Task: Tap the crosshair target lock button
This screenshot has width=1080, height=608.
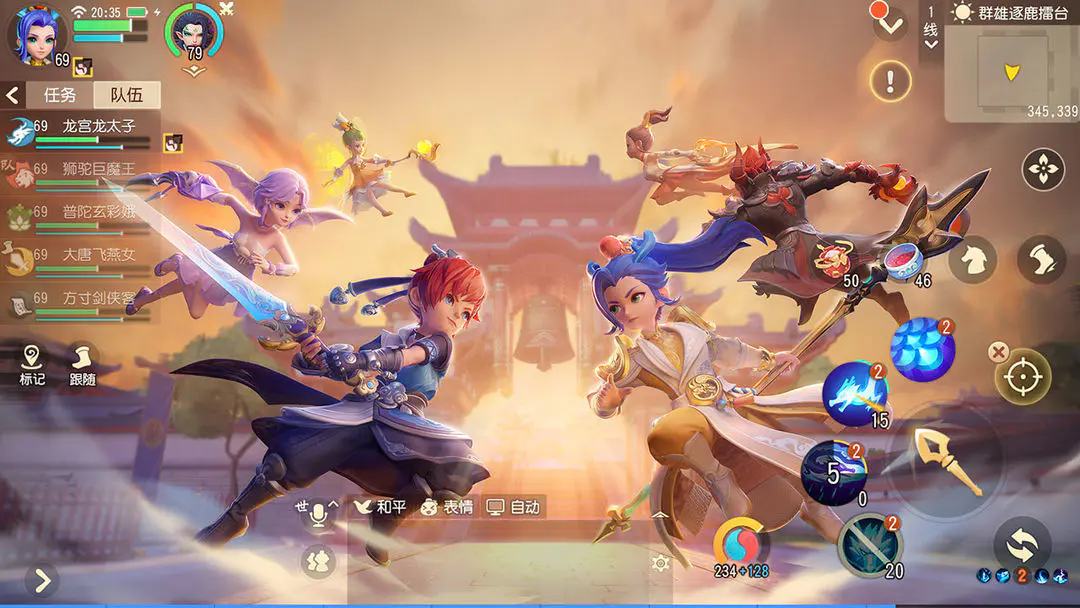Action: 1023,377
